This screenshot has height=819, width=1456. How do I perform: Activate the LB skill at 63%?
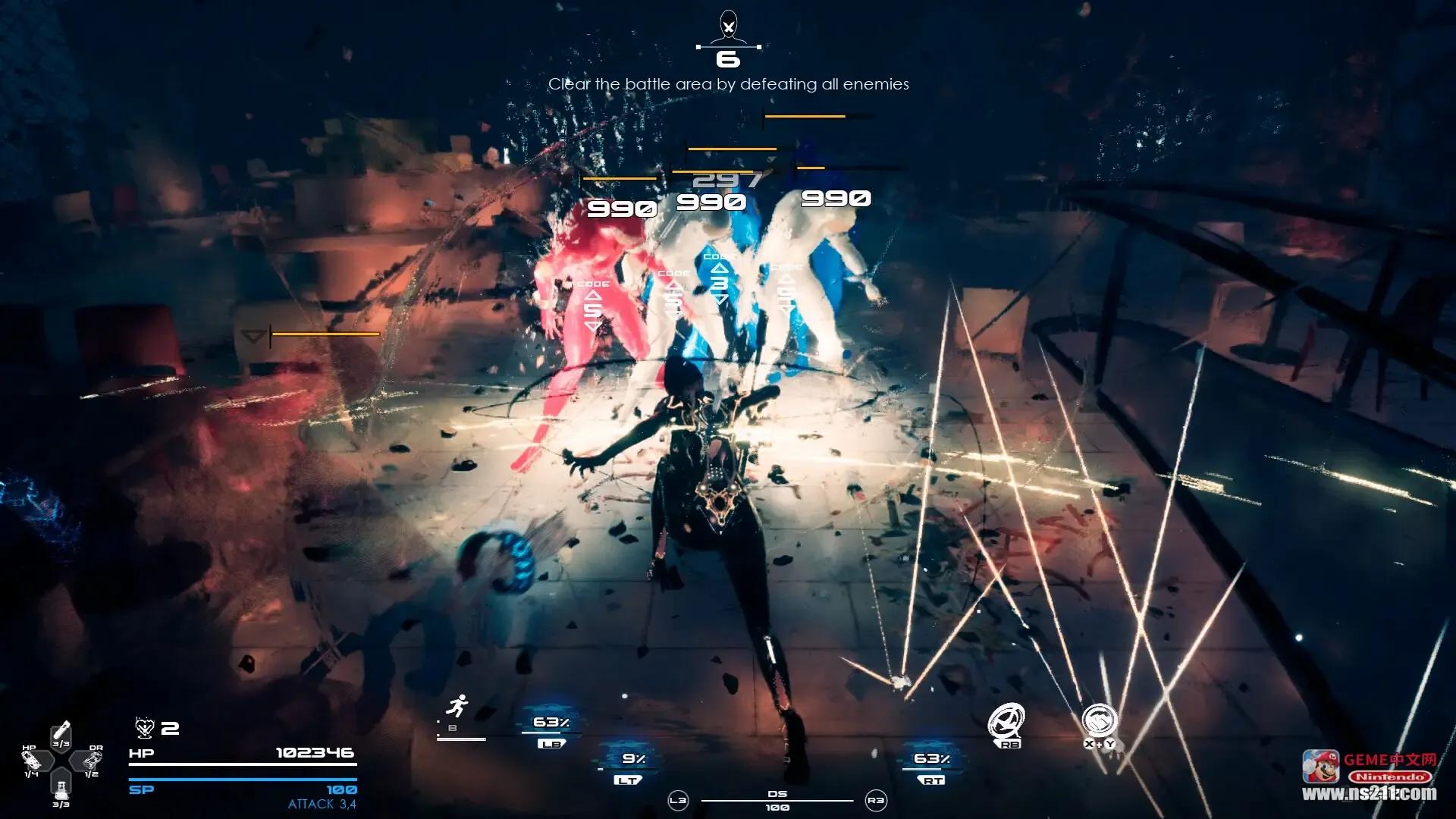pyautogui.click(x=551, y=729)
